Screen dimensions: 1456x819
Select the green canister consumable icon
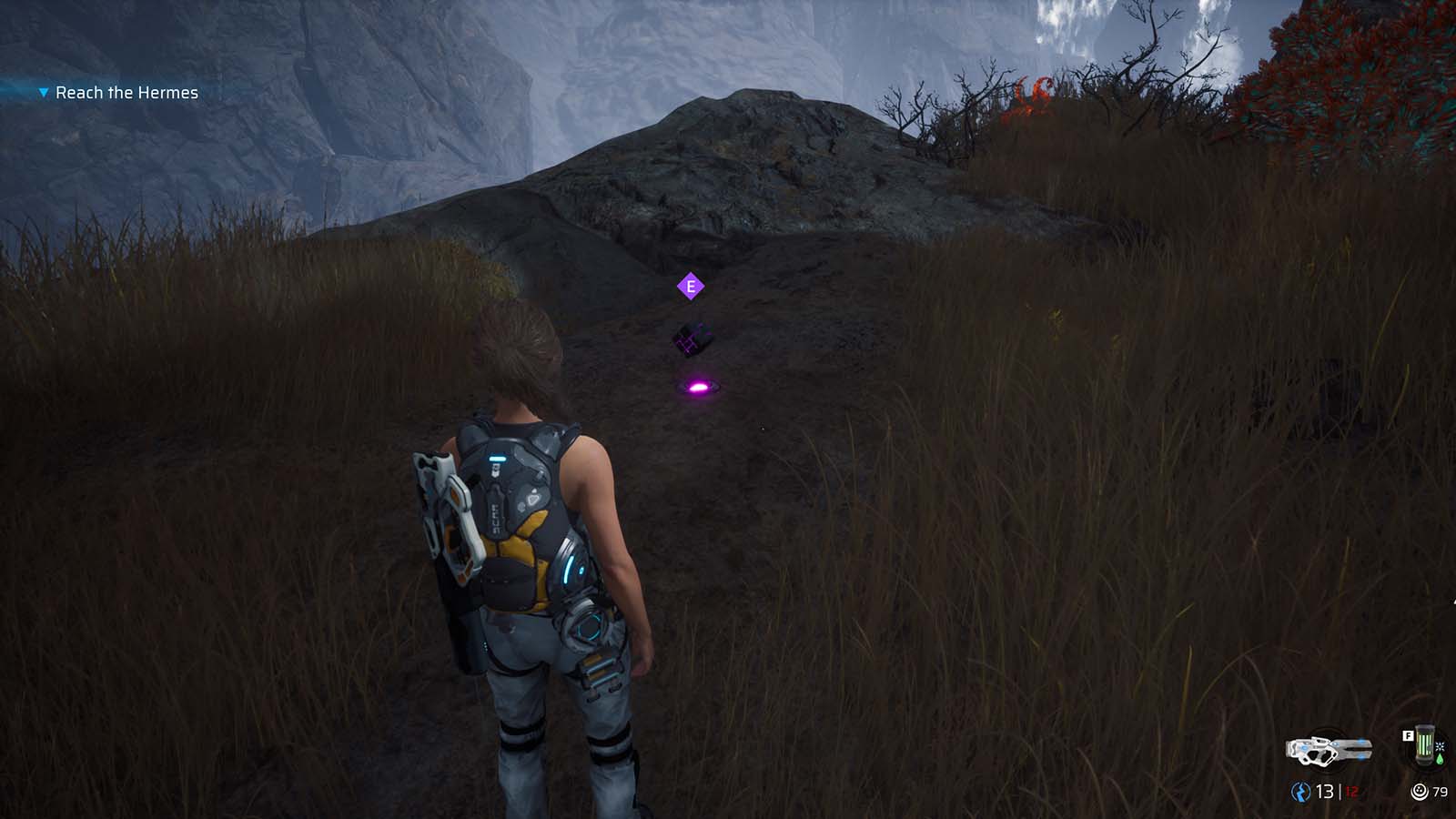(1423, 744)
